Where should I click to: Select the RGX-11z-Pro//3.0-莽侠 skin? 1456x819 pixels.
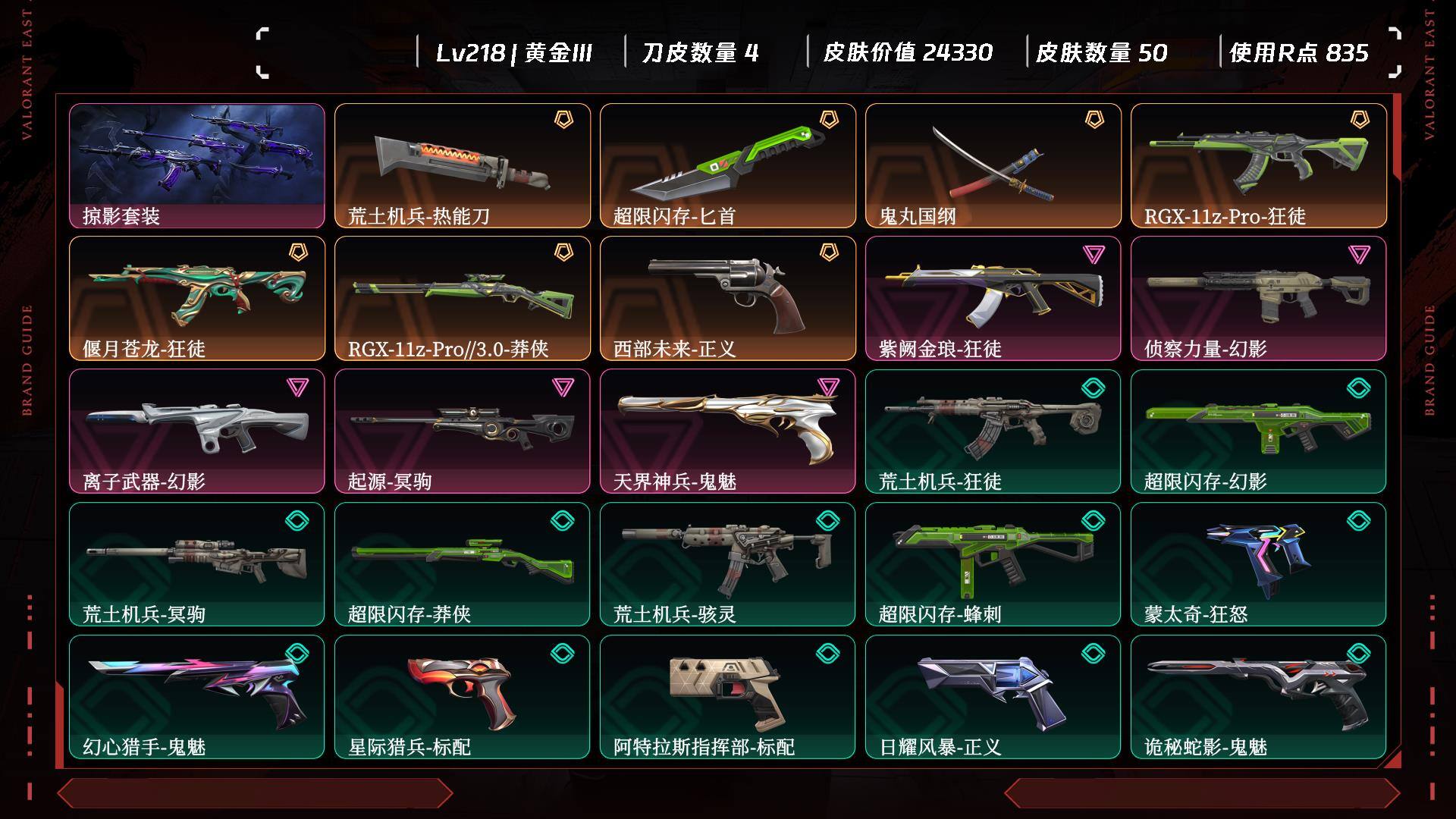click(462, 298)
